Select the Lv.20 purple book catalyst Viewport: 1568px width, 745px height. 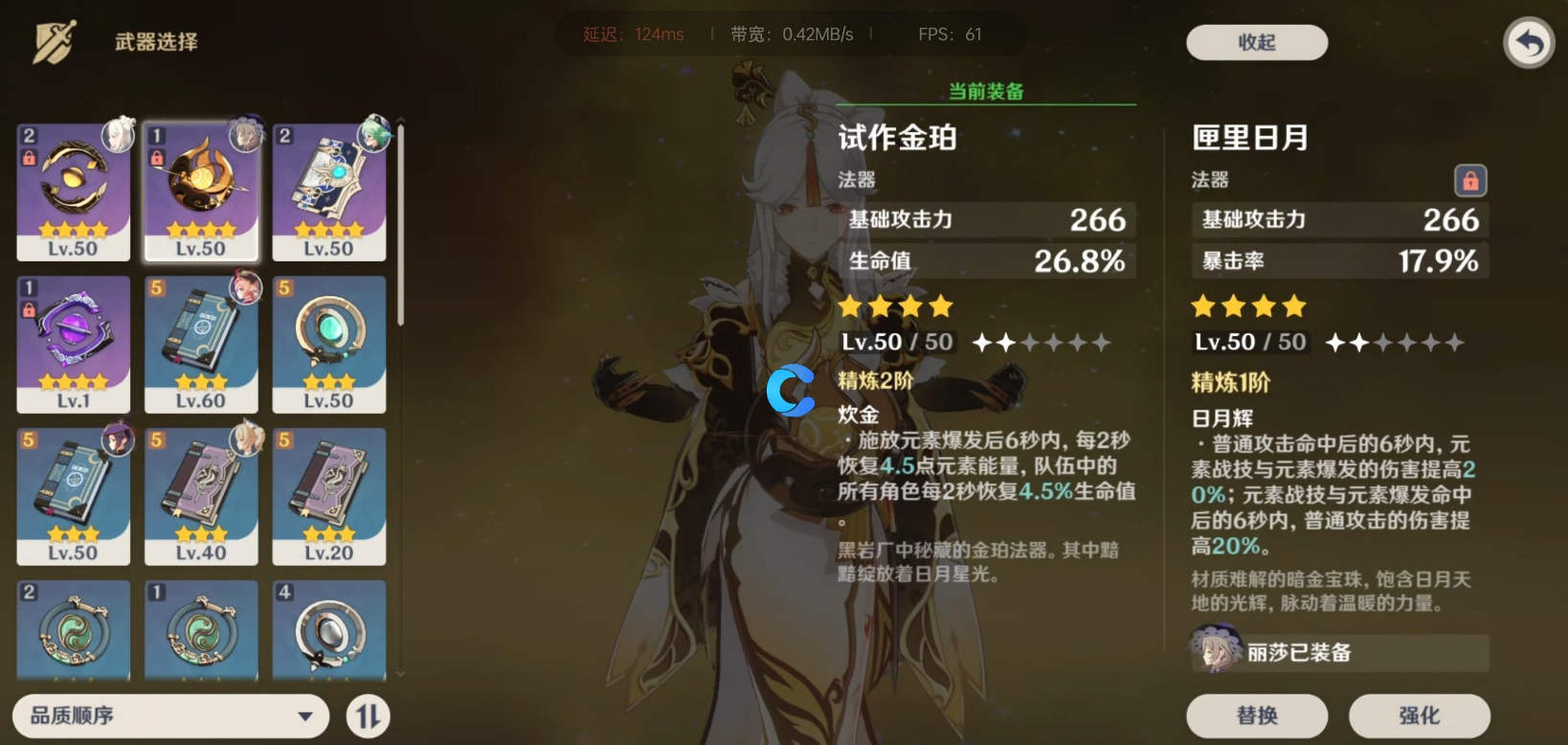point(329,496)
